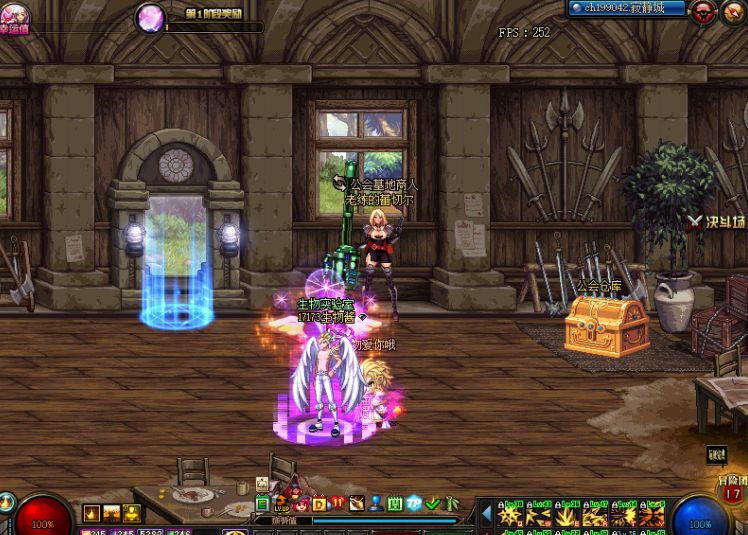
Task: Select the green checkmark menu icon
Action: tap(432, 503)
